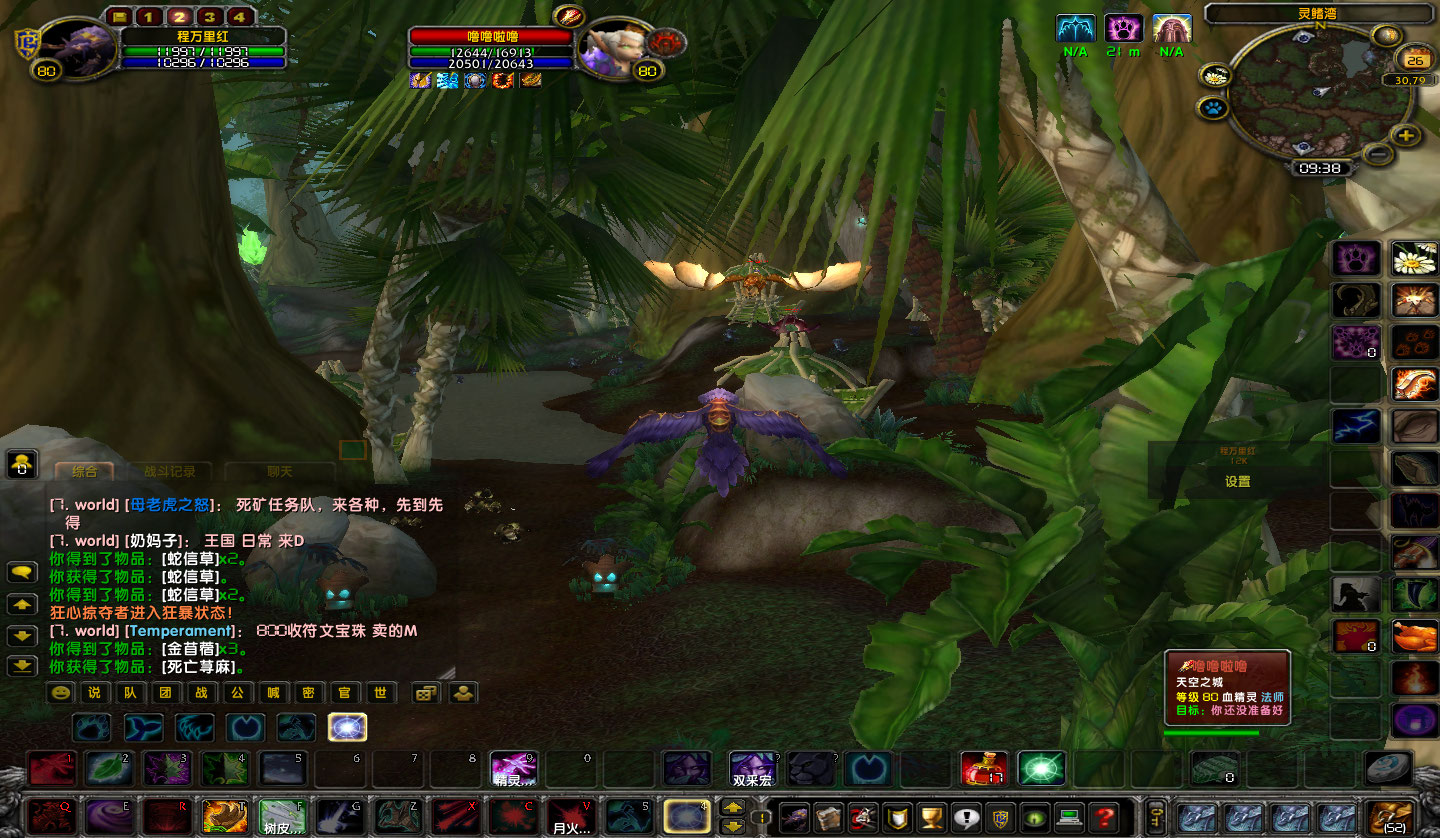The height and width of the screenshot is (838, 1440).
Task: Open the keyring icon next to the bags
Action: point(1156,816)
